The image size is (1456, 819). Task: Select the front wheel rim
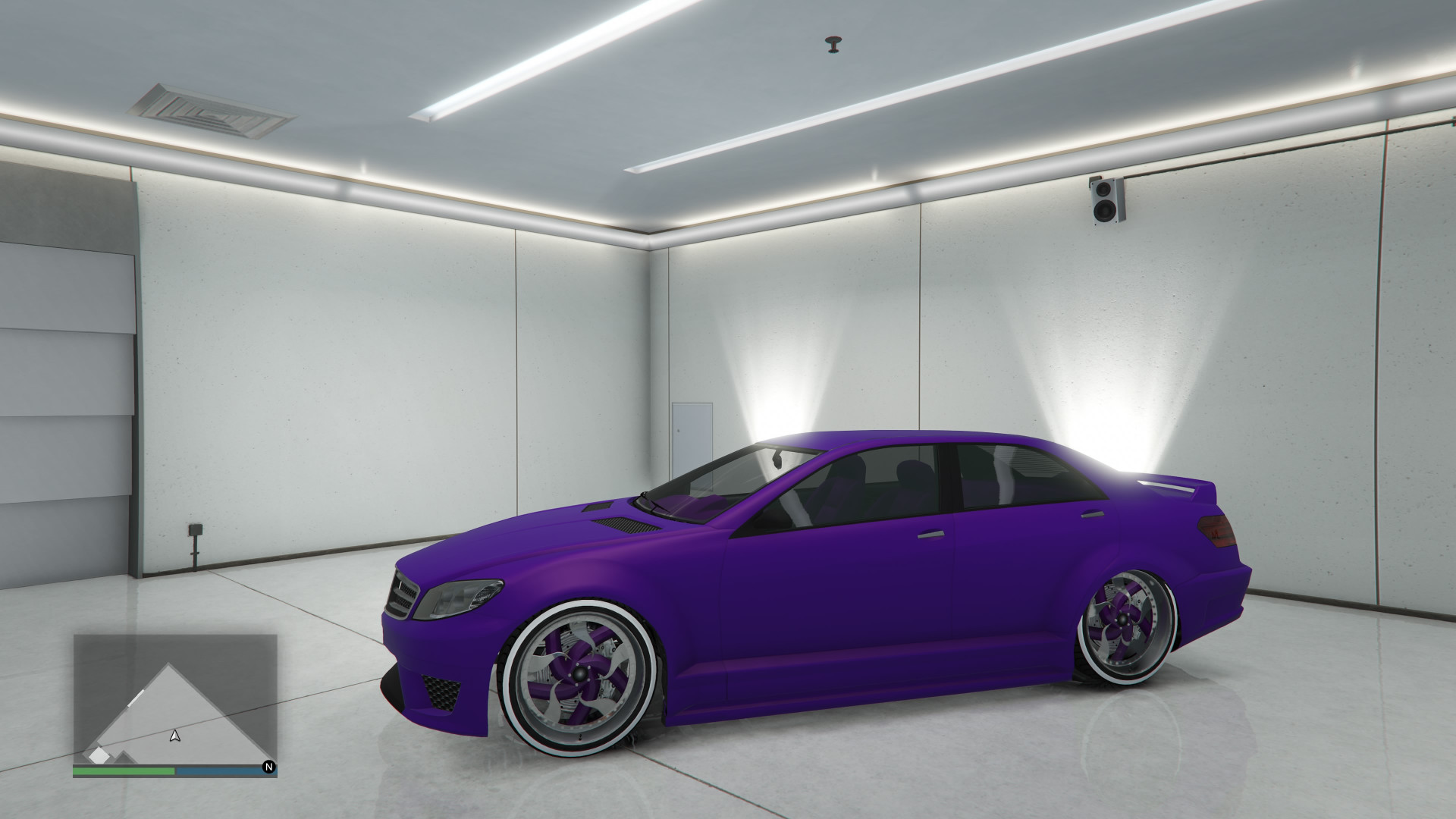580,673
